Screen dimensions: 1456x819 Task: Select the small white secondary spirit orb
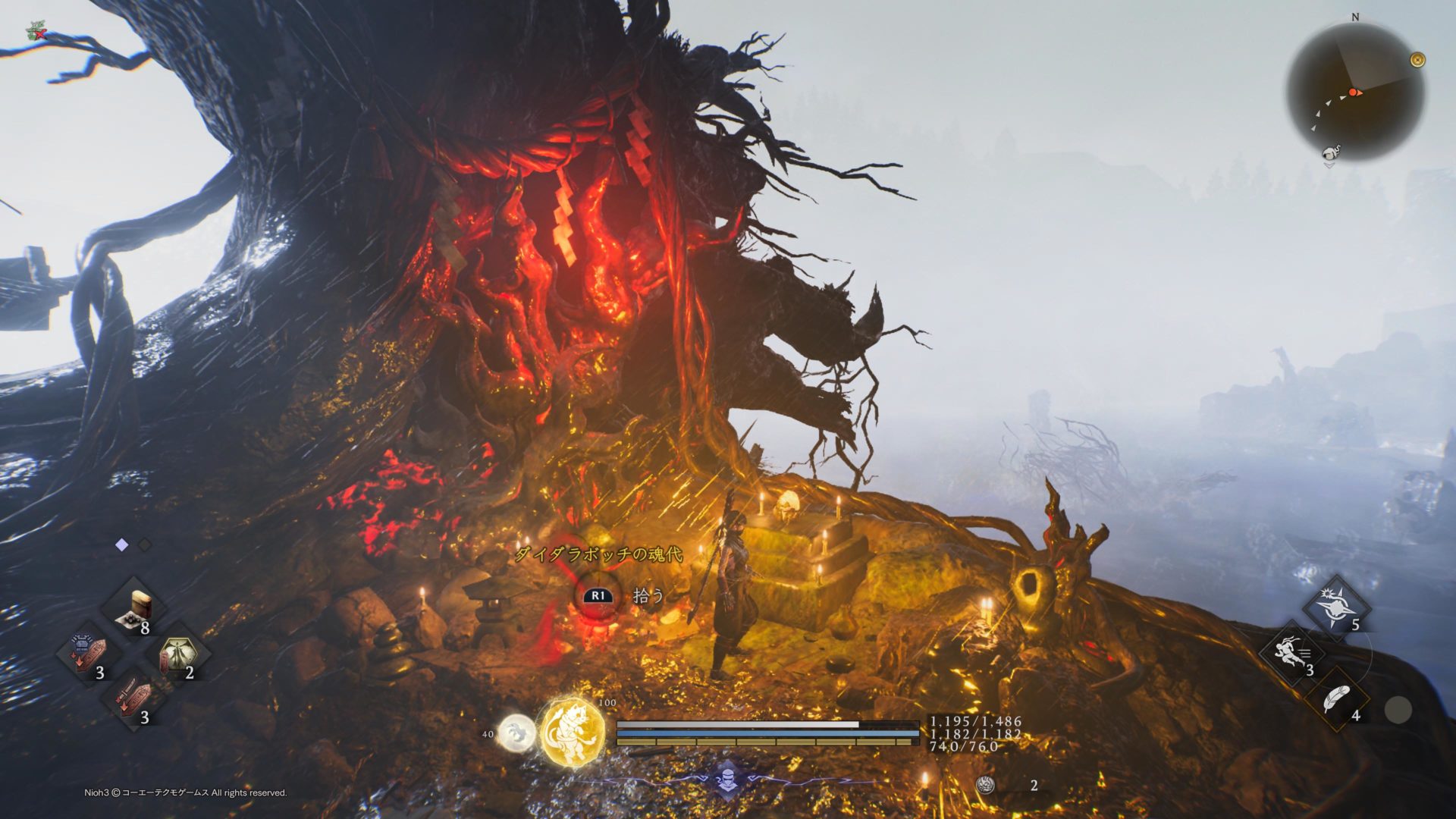(x=516, y=733)
